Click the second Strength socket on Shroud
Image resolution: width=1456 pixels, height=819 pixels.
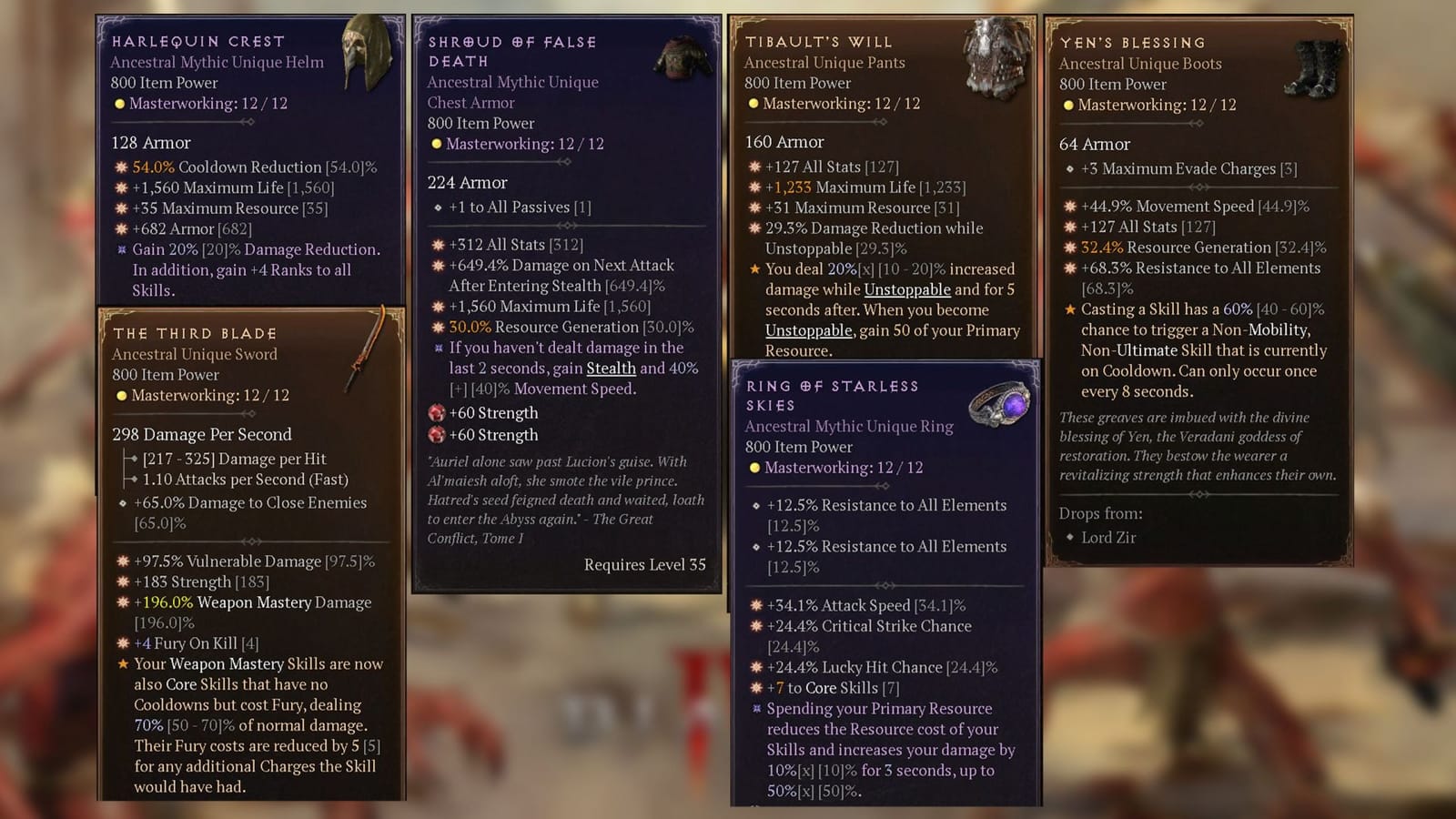pos(436,436)
